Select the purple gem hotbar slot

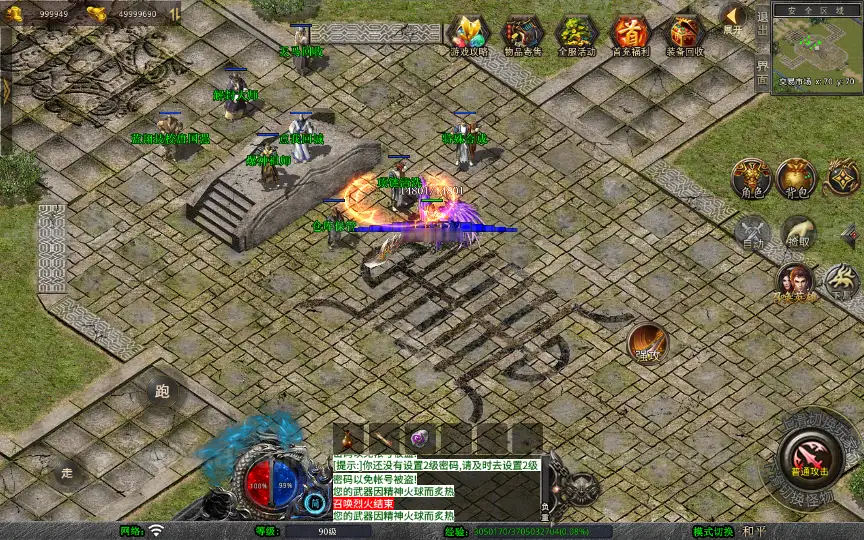click(x=417, y=438)
